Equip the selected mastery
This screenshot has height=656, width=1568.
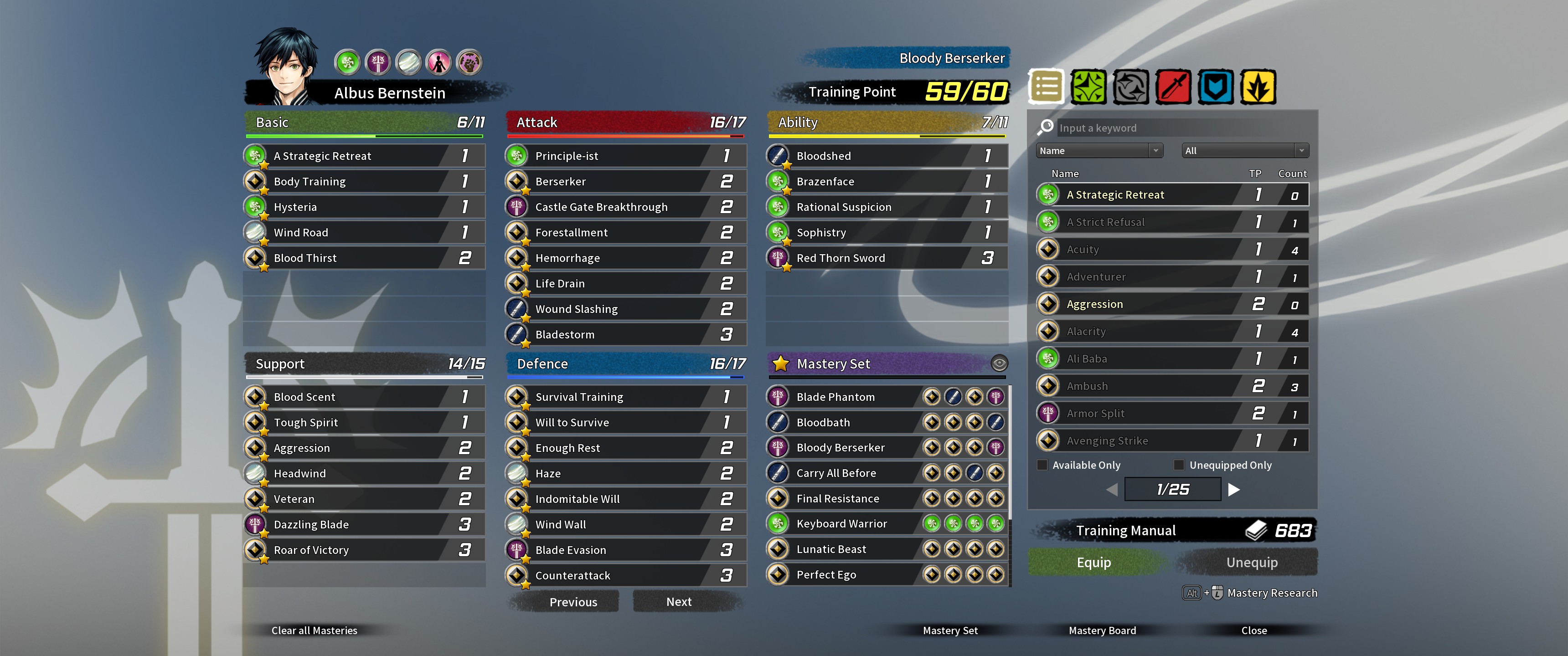[x=1094, y=562]
